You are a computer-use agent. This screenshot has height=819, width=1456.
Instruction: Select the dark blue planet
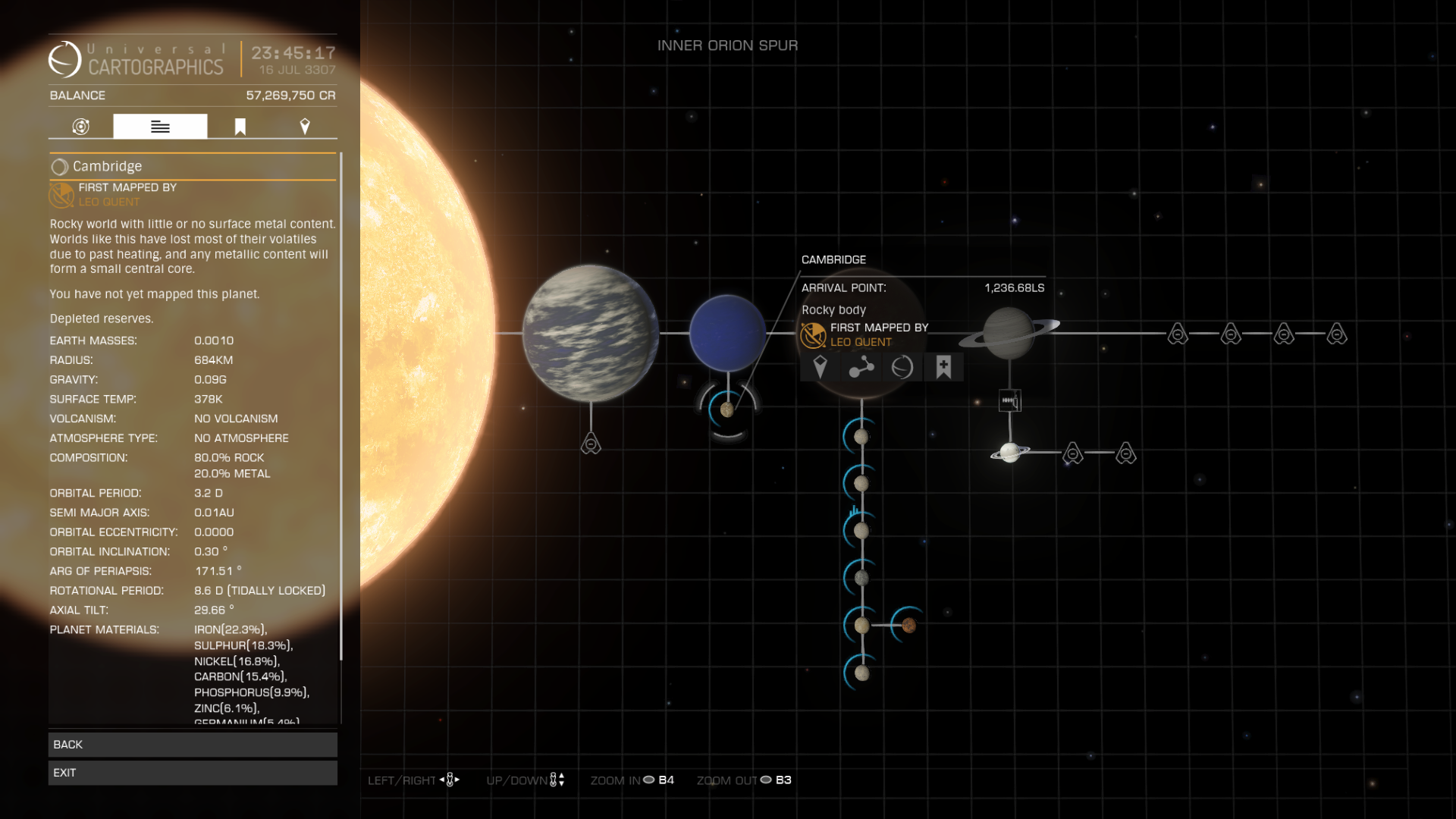(x=727, y=333)
